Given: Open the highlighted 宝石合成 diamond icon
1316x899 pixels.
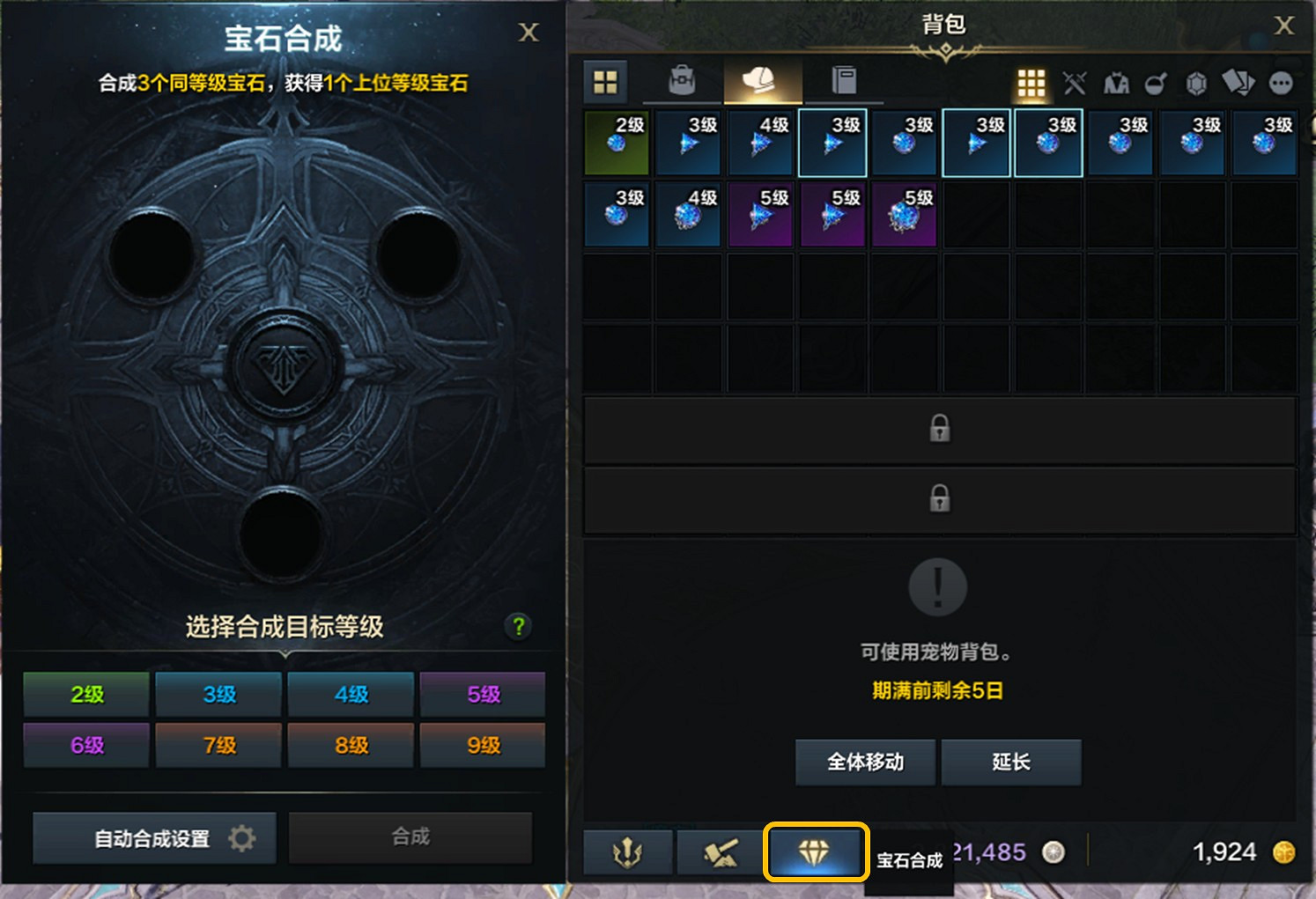Looking at the screenshot, I should coord(816,851).
